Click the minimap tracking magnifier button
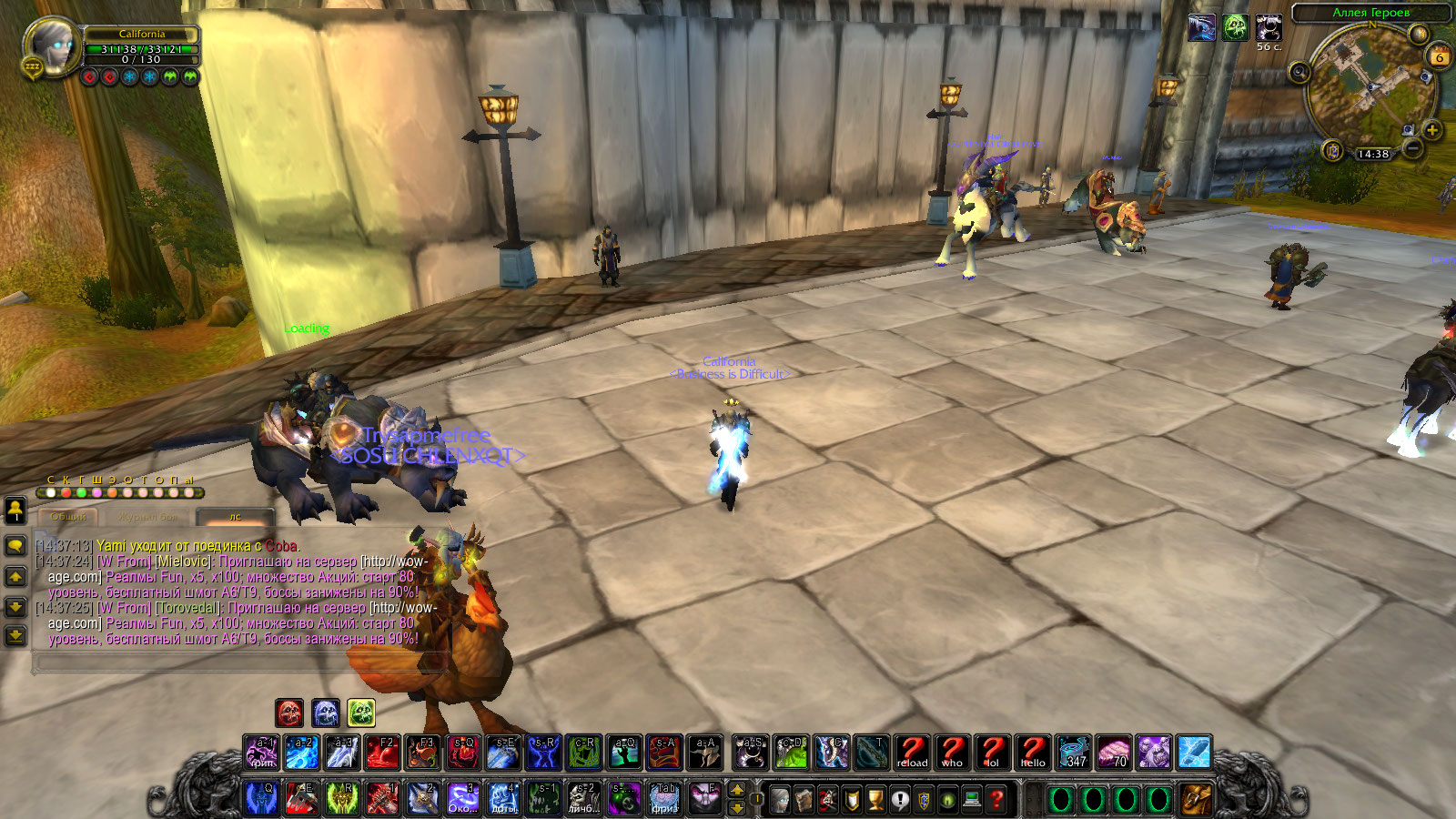Viewport: 1456px width, 819px height. point(1299,72)
